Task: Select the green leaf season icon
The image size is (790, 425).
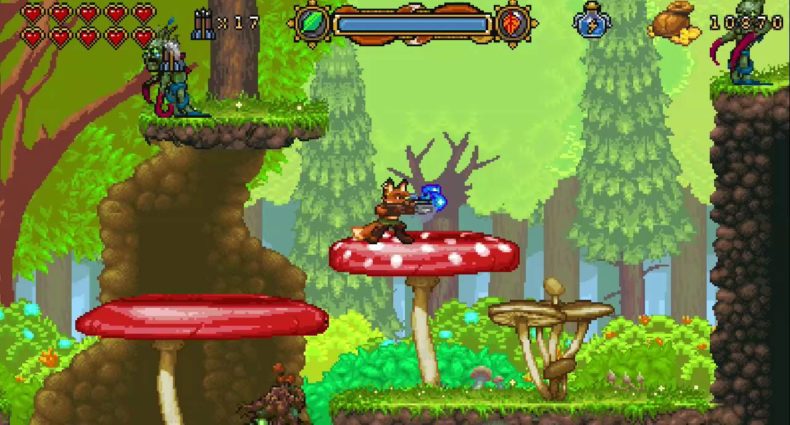Action: tap(312, 23)
